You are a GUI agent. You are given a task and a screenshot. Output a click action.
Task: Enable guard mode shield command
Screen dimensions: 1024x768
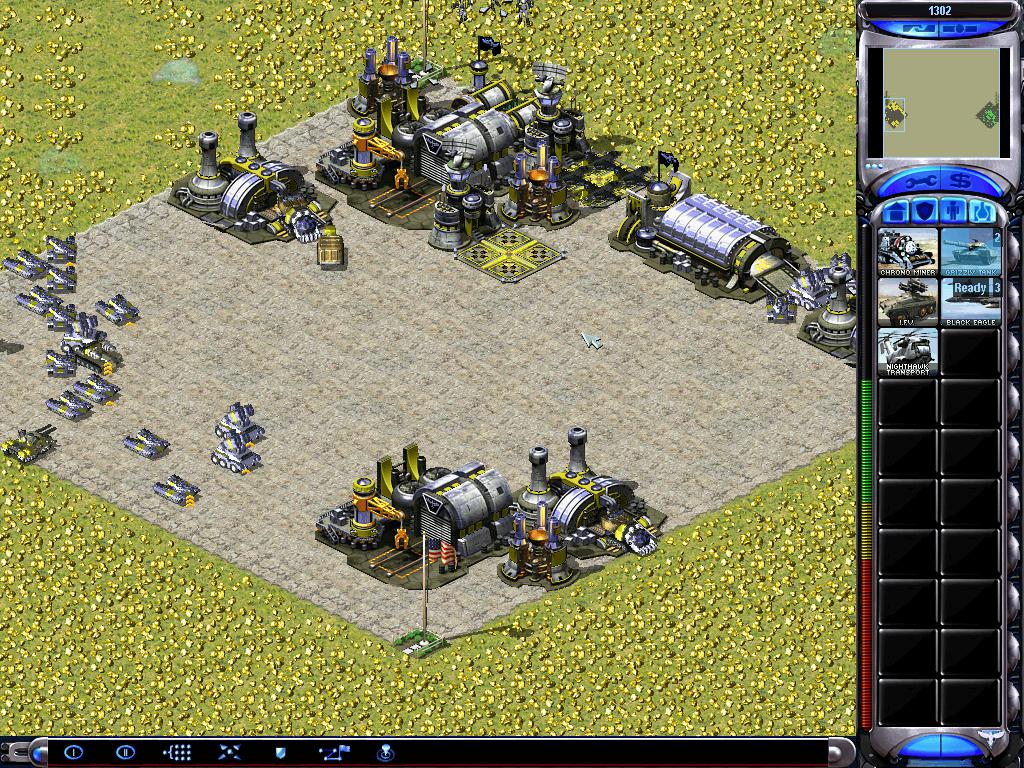click(281, 752)
